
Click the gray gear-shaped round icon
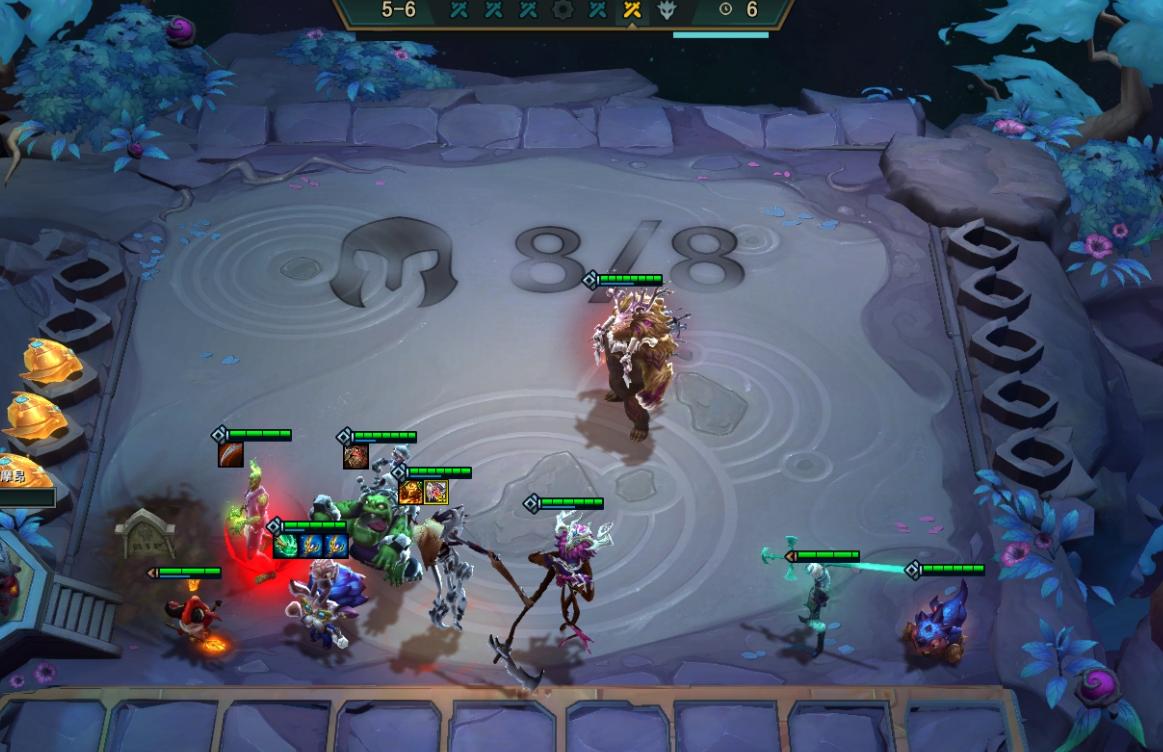(x=562, y=10)
